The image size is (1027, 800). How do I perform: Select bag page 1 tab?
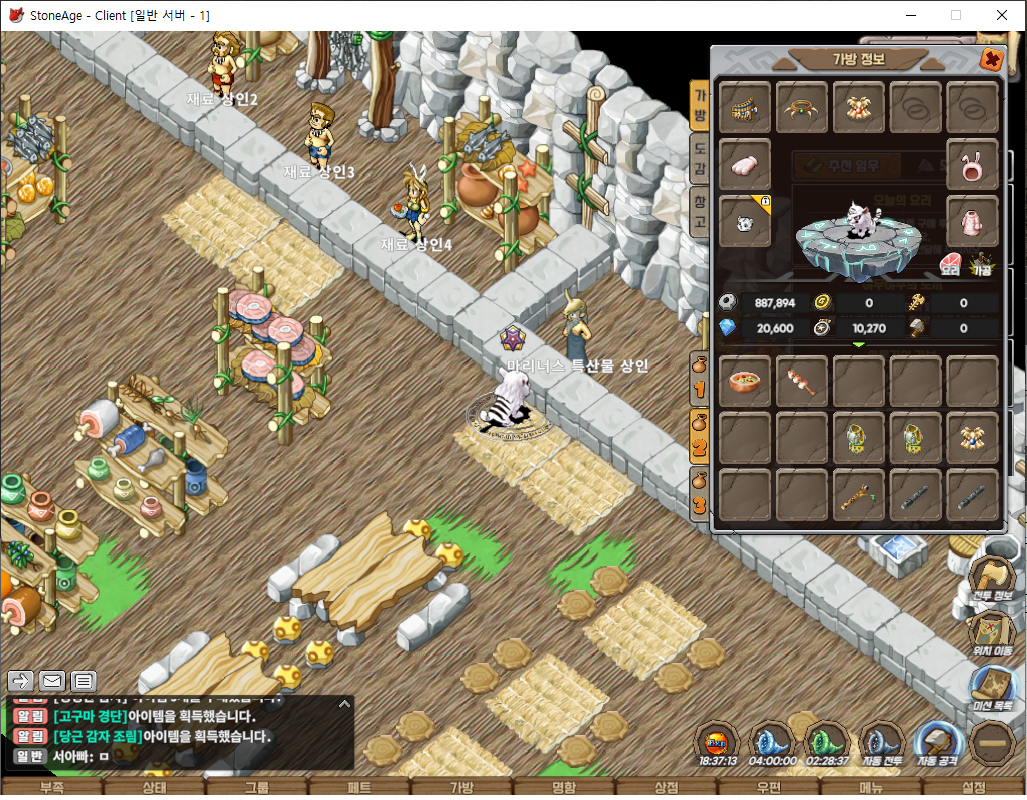(x=700, y=378)
